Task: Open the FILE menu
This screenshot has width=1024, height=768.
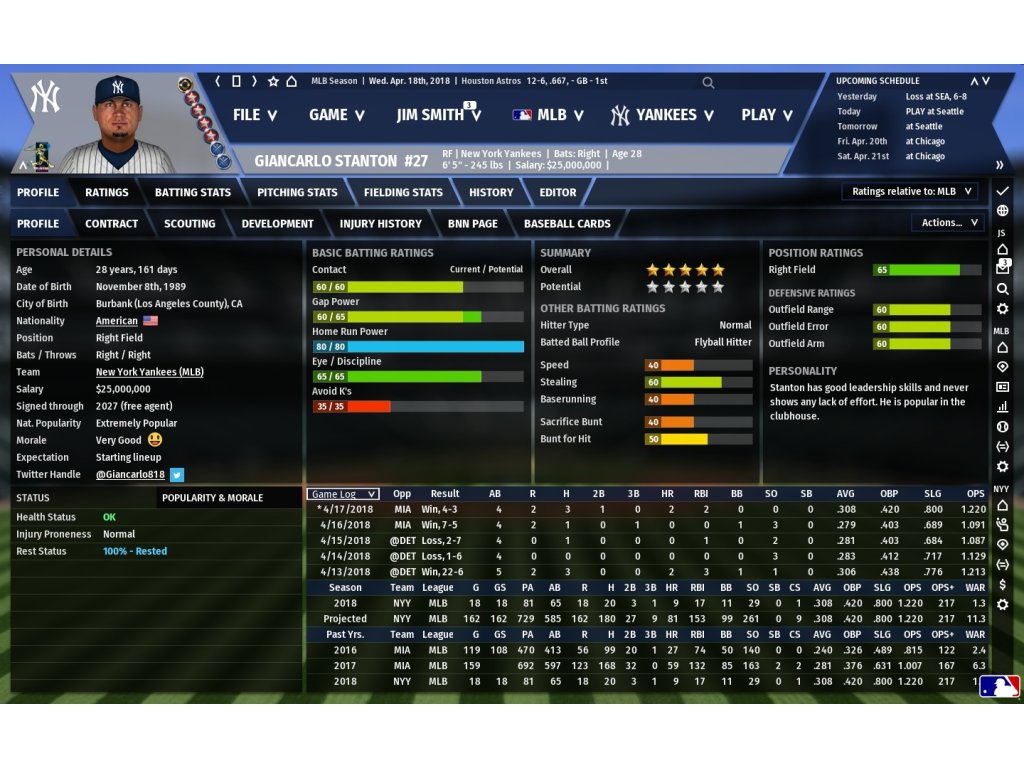Action: click(x=254, y=115)
